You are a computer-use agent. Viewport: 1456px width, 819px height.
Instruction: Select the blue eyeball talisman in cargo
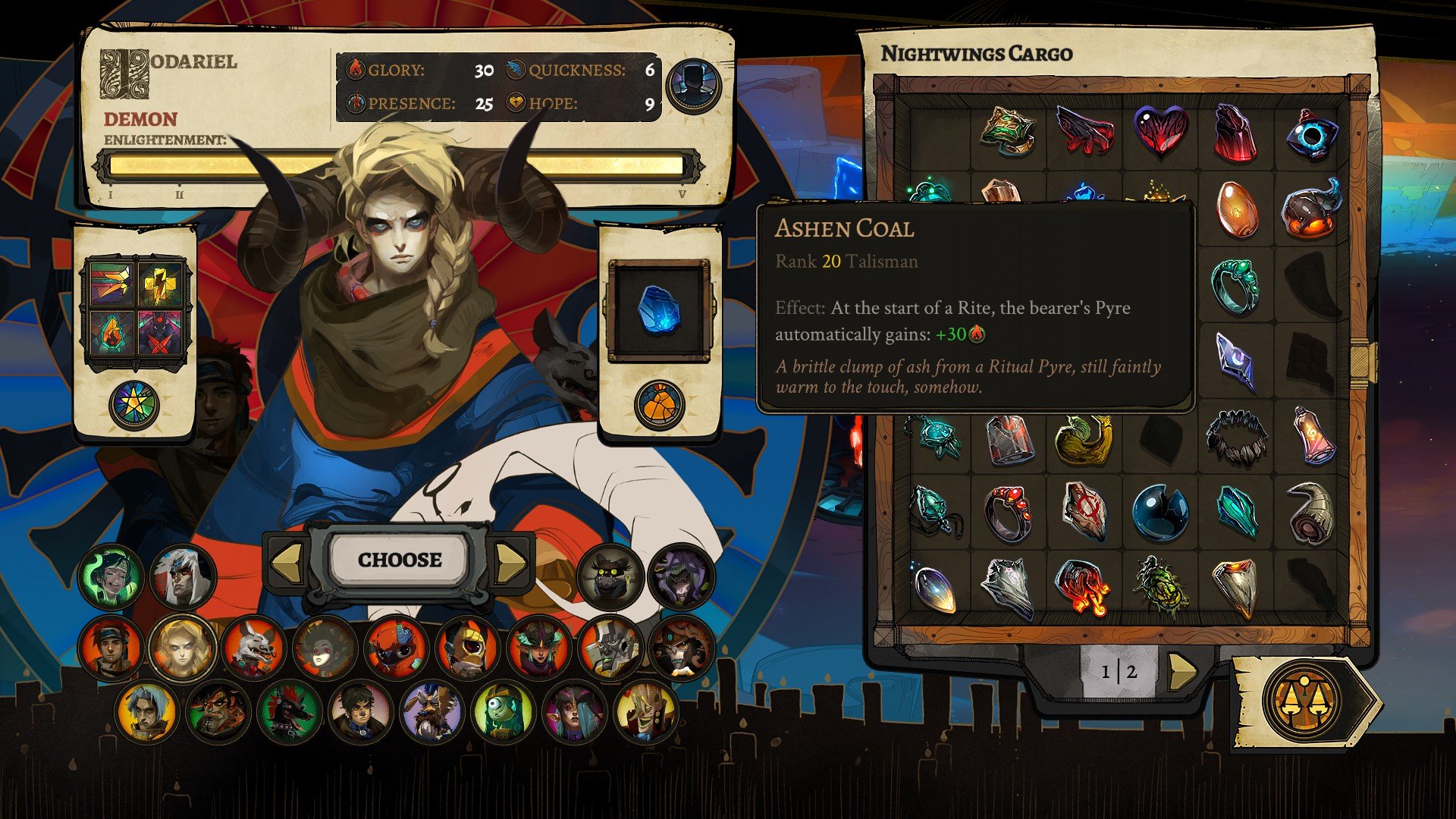click(1312, 133)
